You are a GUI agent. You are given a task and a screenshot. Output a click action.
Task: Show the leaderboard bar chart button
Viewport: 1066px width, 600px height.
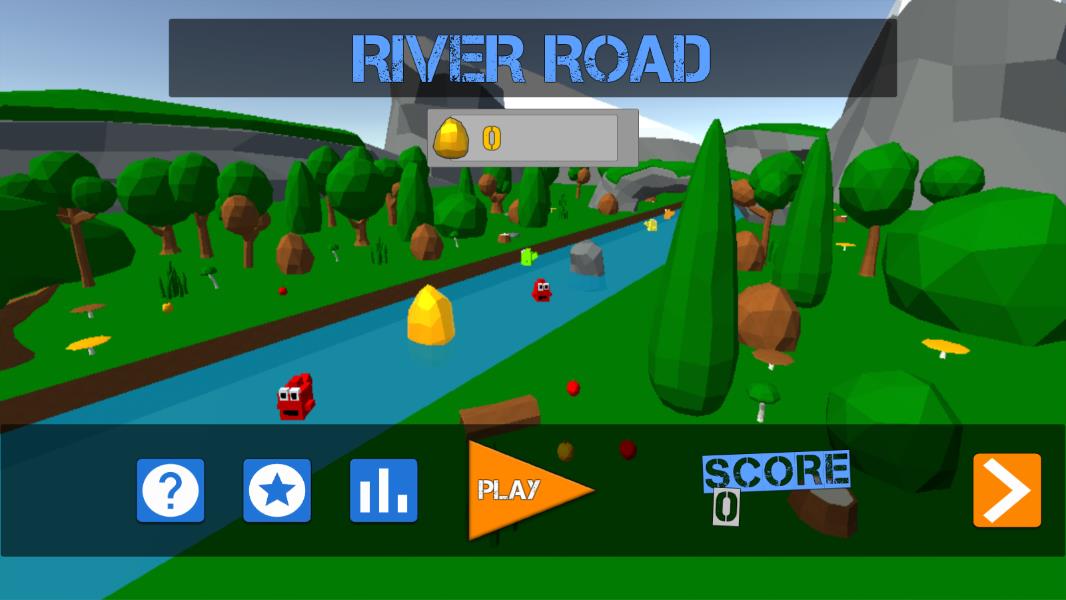[x=384, y=491]
